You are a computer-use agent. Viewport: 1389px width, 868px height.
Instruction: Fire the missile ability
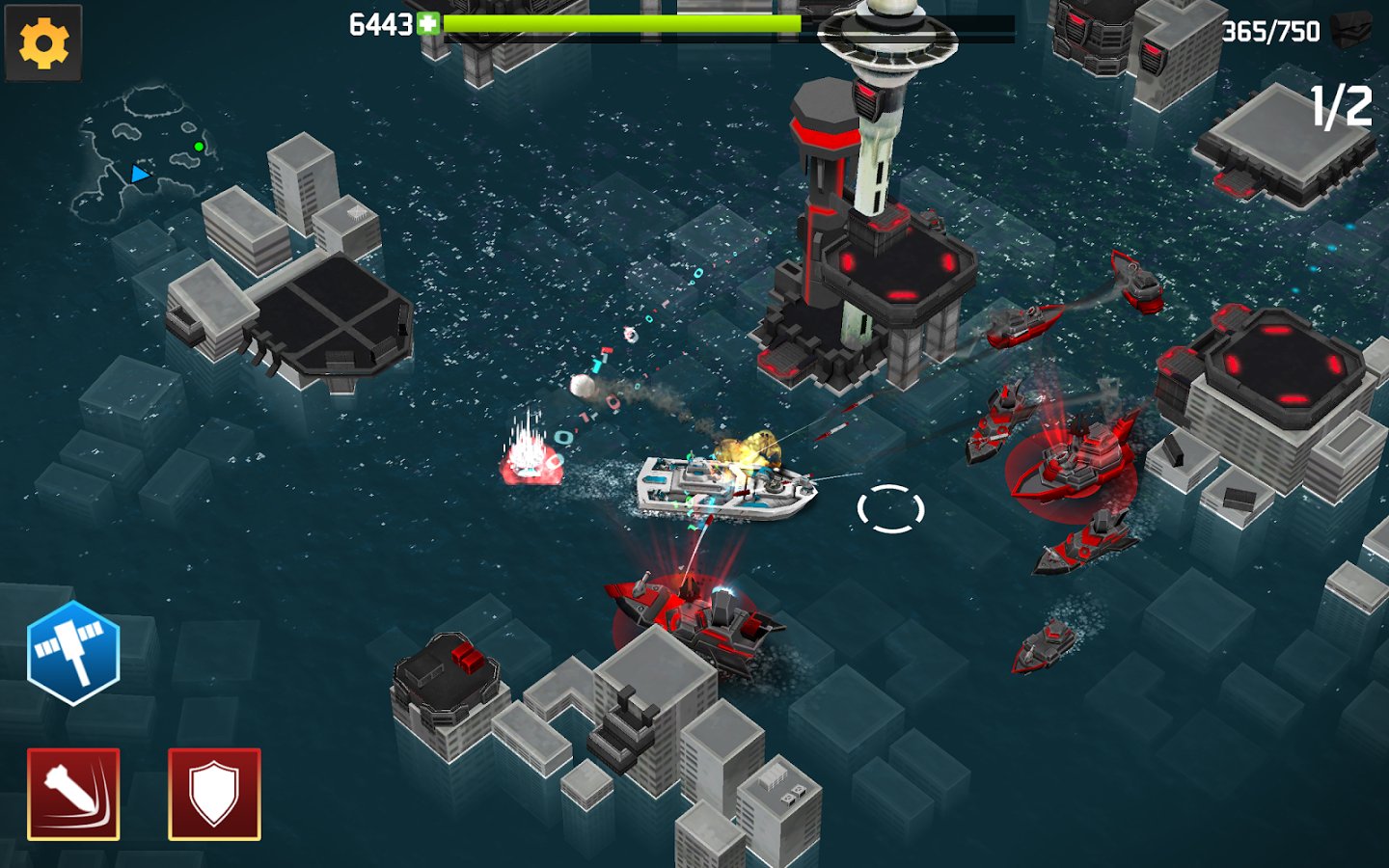[73, 794]
